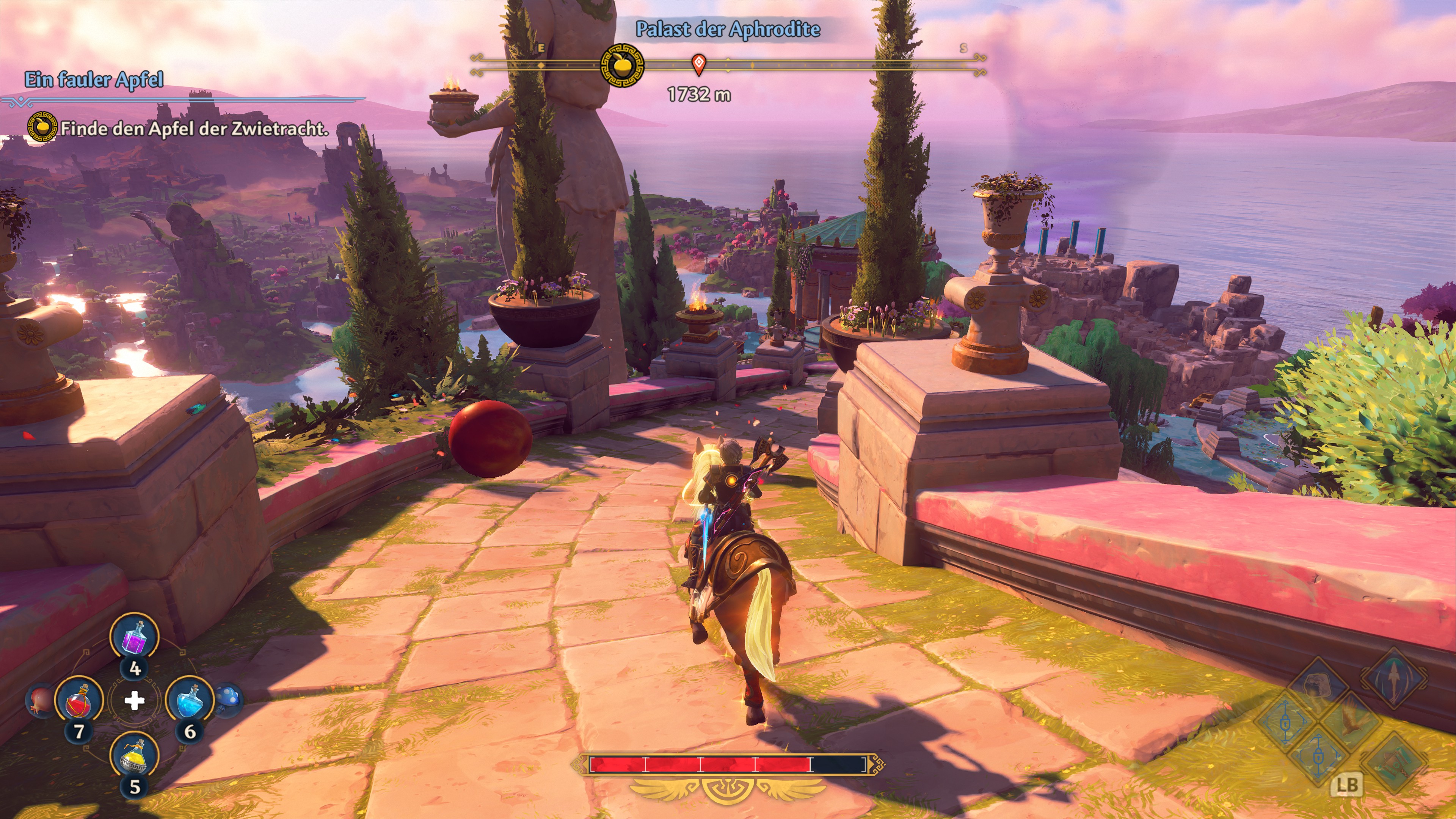Click the pomegranate icon beside the red potion

pyautogui.click(x=39, y=701)
